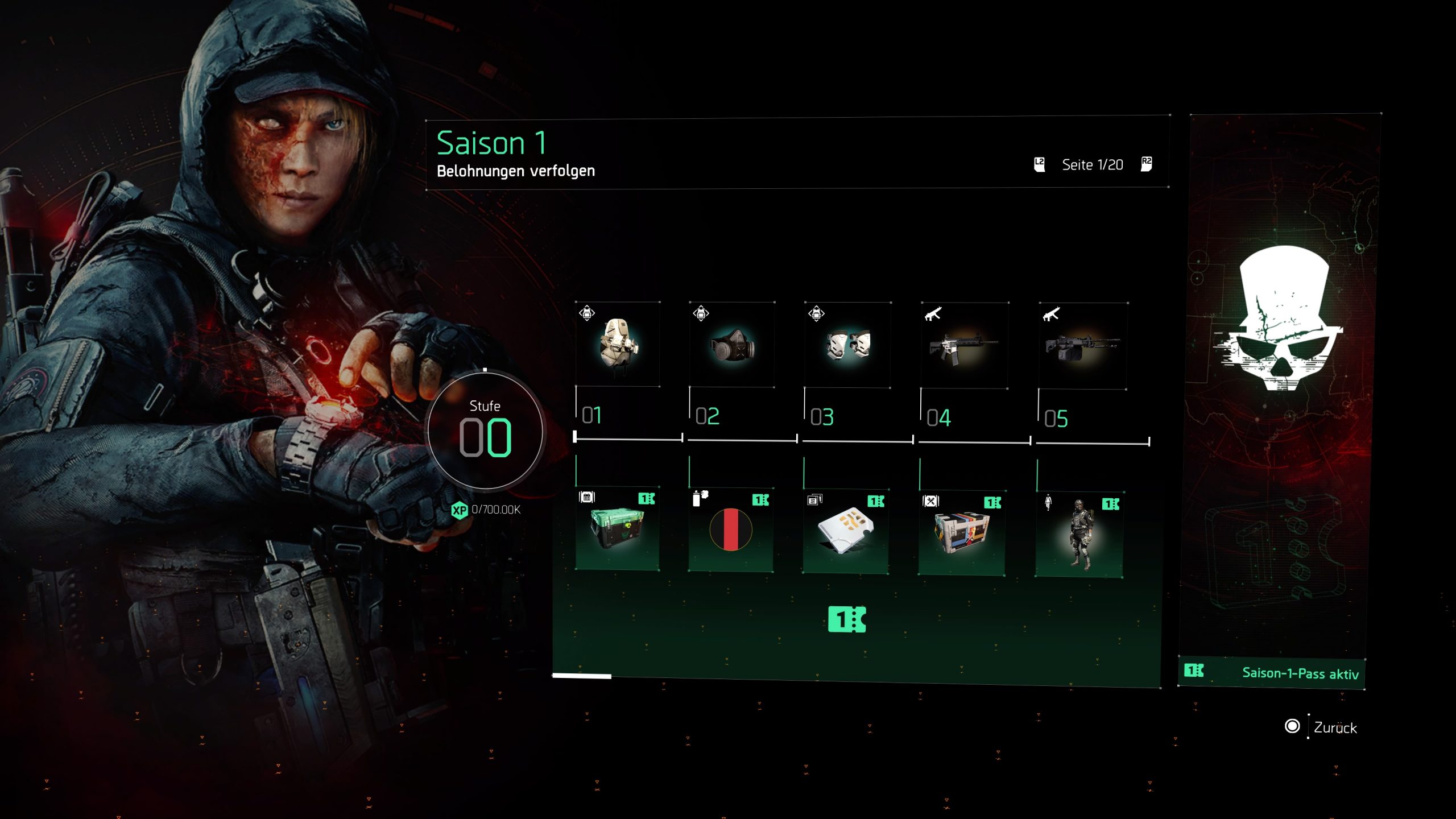This screenshot has width=1456, height=819.
Task: Choose the level 02 gas mask reward
Action: (732, 345)
